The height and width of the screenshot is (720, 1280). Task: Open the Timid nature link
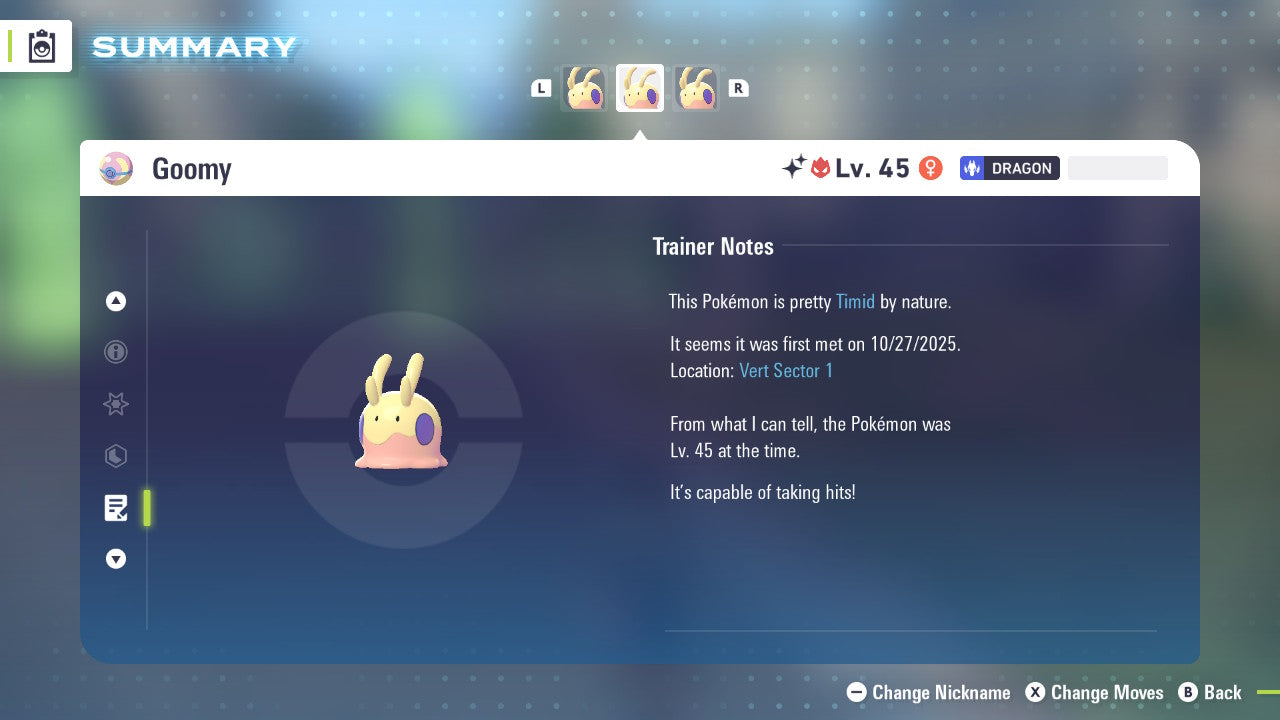point(855,301)
